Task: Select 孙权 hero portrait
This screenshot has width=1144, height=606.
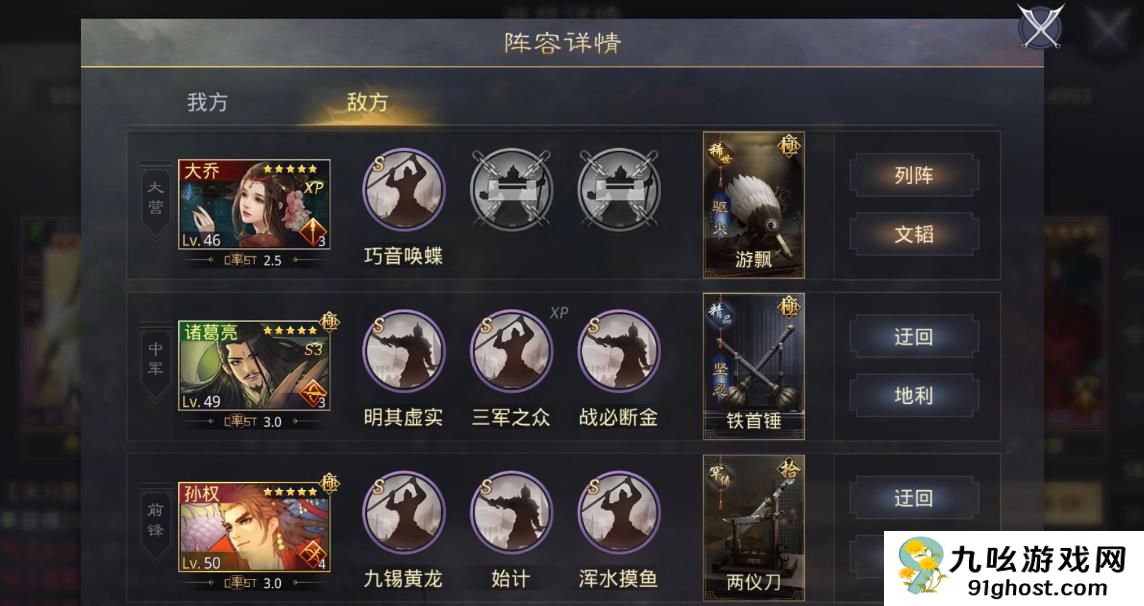Action: pos(254,528)
